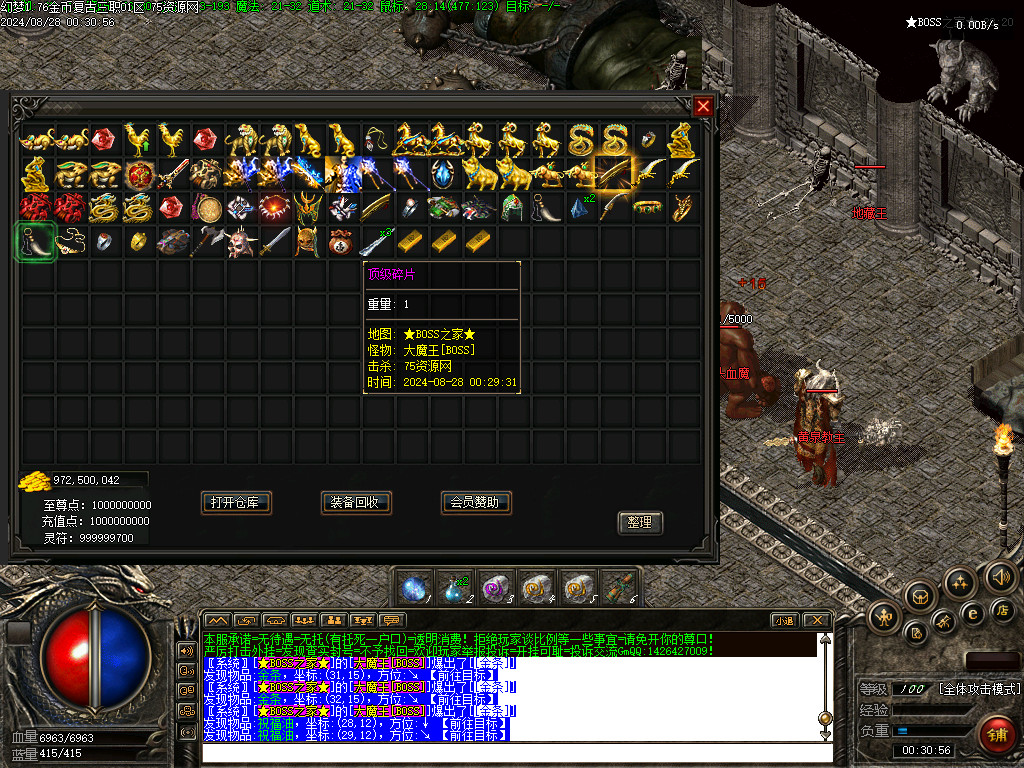Open 装备回收 equipment recycling
Image resolution: width=1024 pixels, height=768 pixels.
point(356,502)
